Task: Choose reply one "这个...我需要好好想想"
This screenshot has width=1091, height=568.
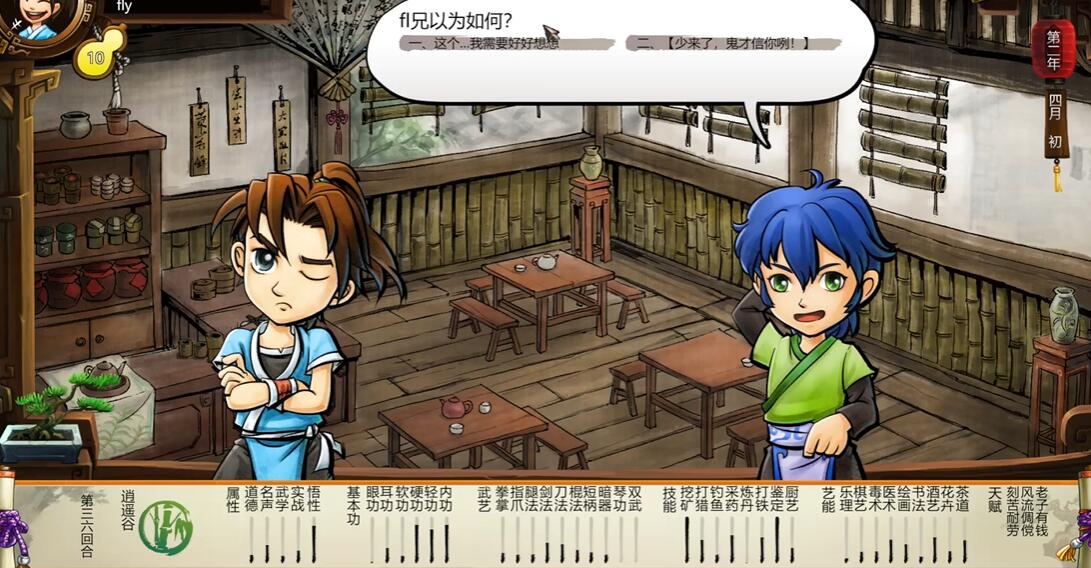Action: (x=480, y=43)
